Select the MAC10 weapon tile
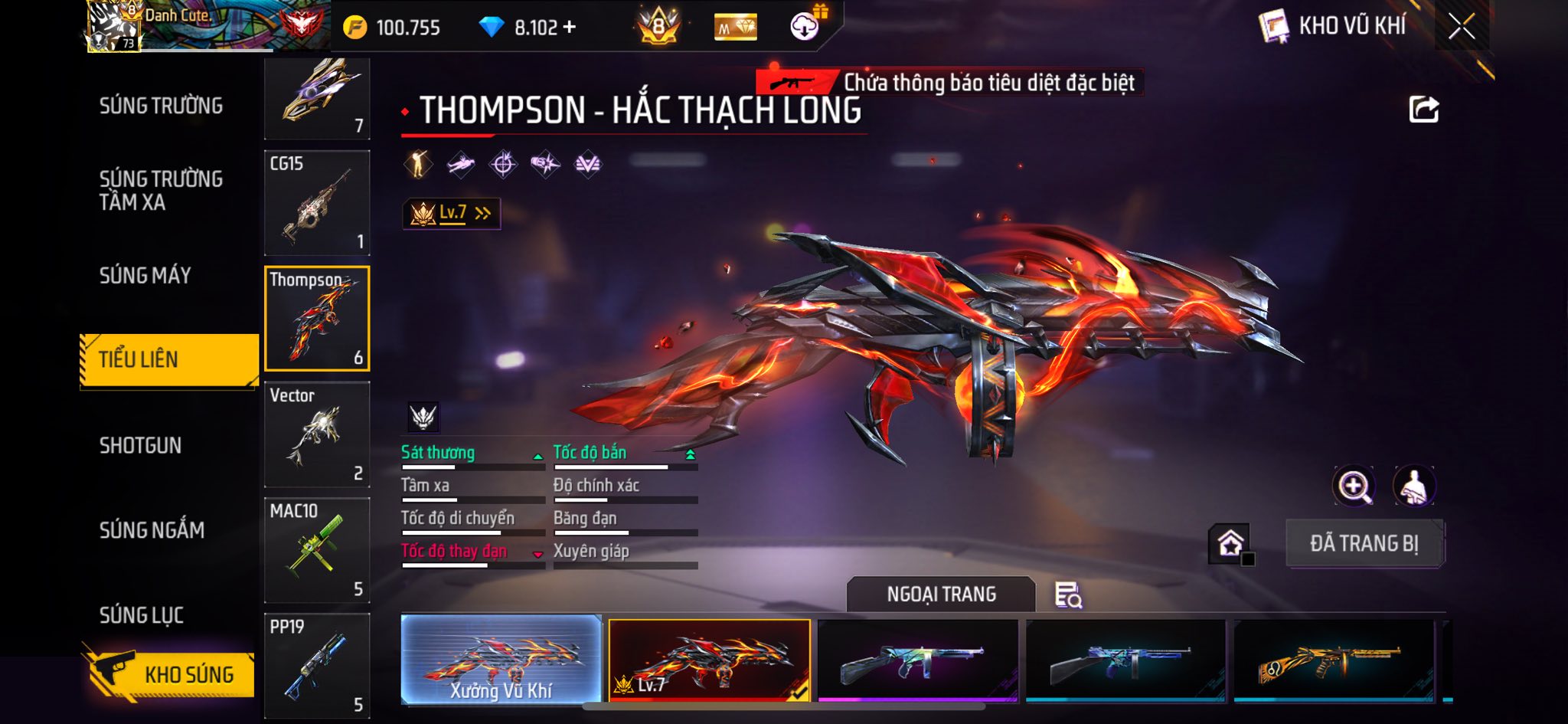Screen dimensions: 1568x724 pos(317,550)
